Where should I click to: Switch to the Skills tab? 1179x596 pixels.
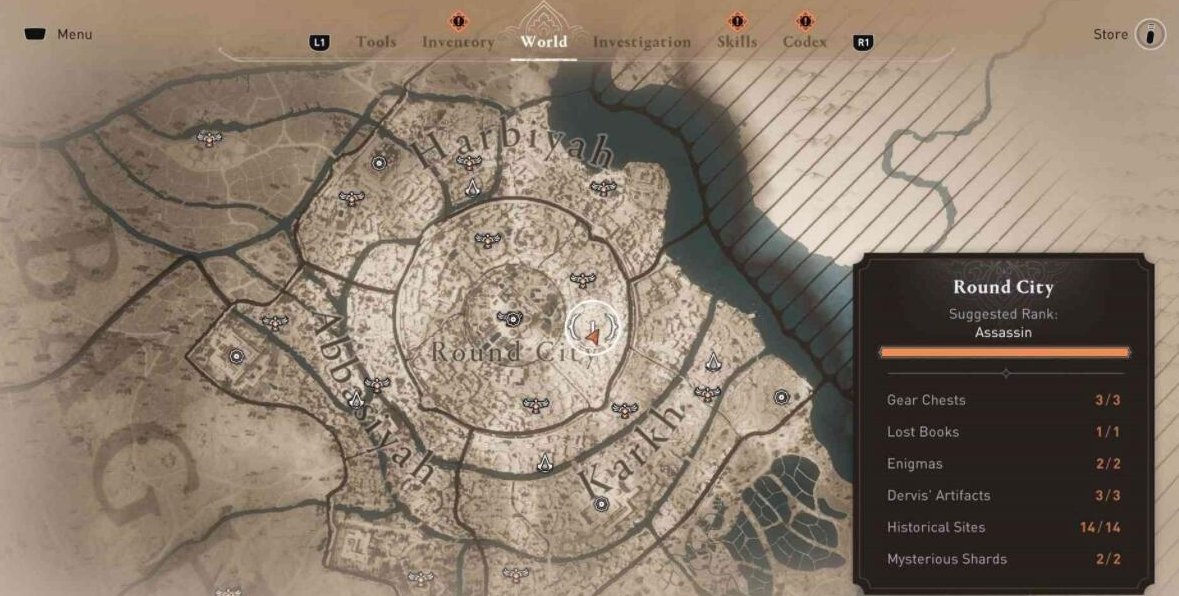pos(737,42)
